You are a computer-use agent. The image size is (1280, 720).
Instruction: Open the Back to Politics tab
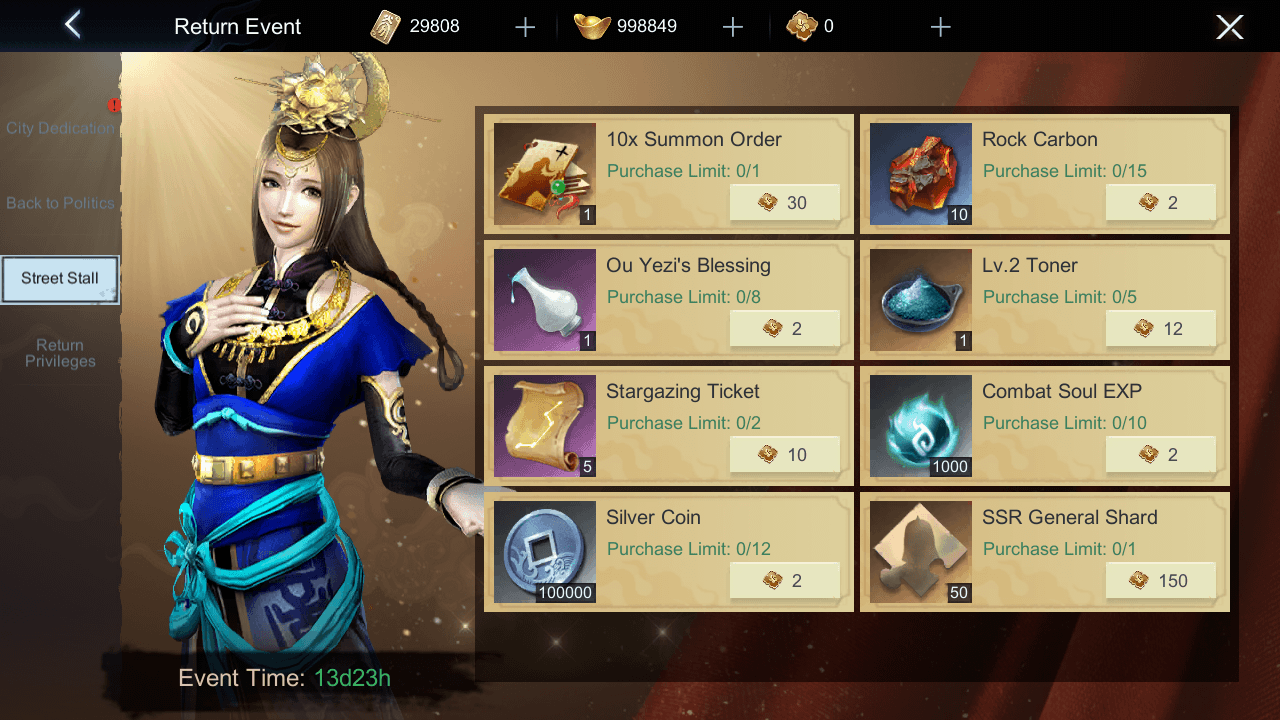click(60, 203)
